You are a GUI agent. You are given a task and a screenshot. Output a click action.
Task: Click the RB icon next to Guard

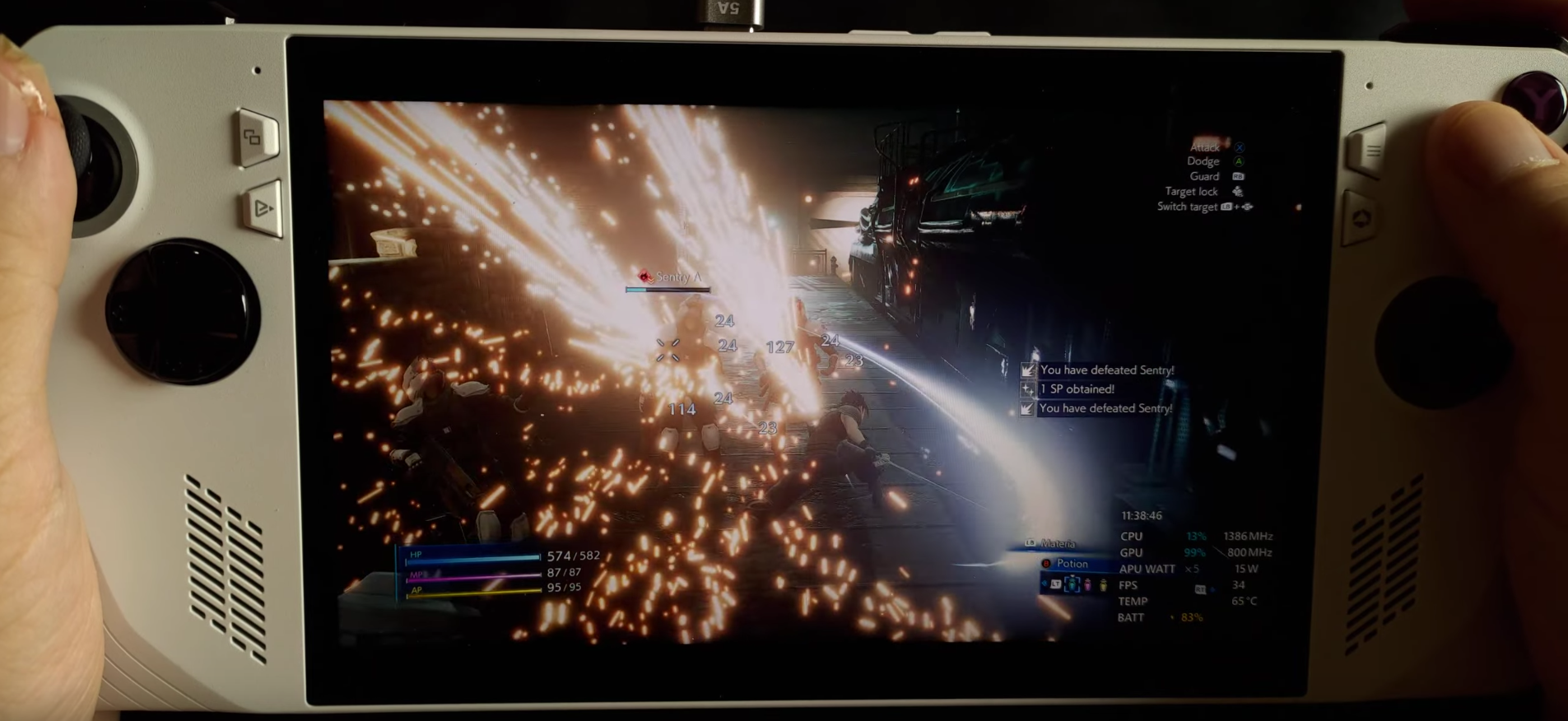1238,176
